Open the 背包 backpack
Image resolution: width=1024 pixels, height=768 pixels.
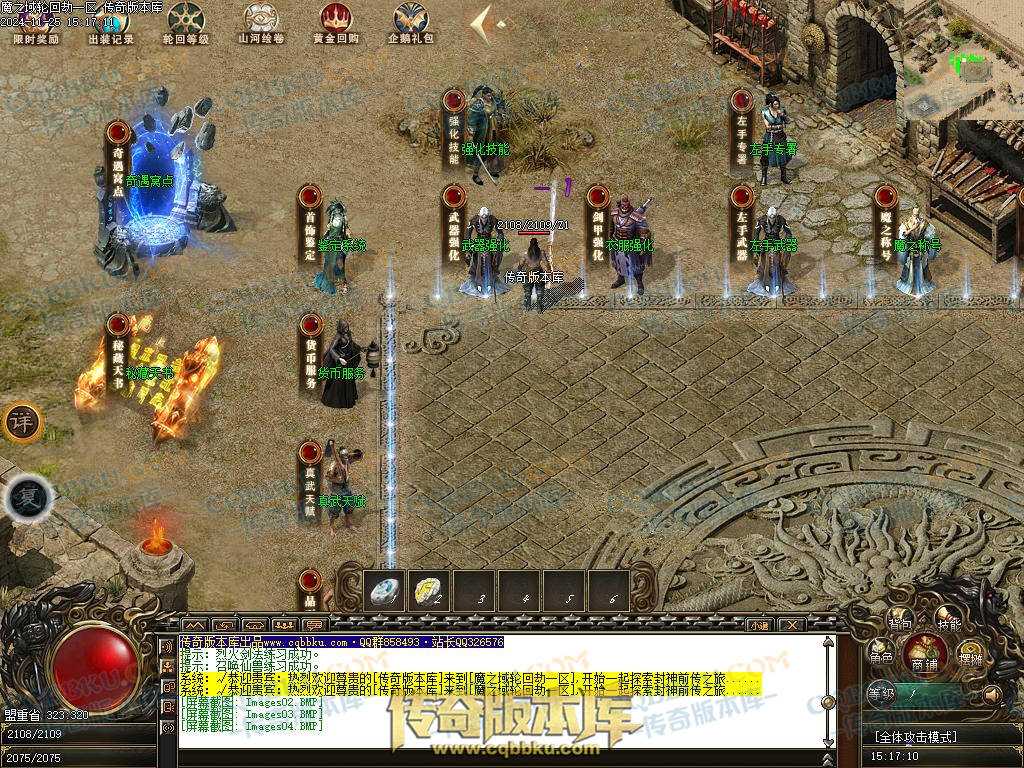tap(900, 623)
